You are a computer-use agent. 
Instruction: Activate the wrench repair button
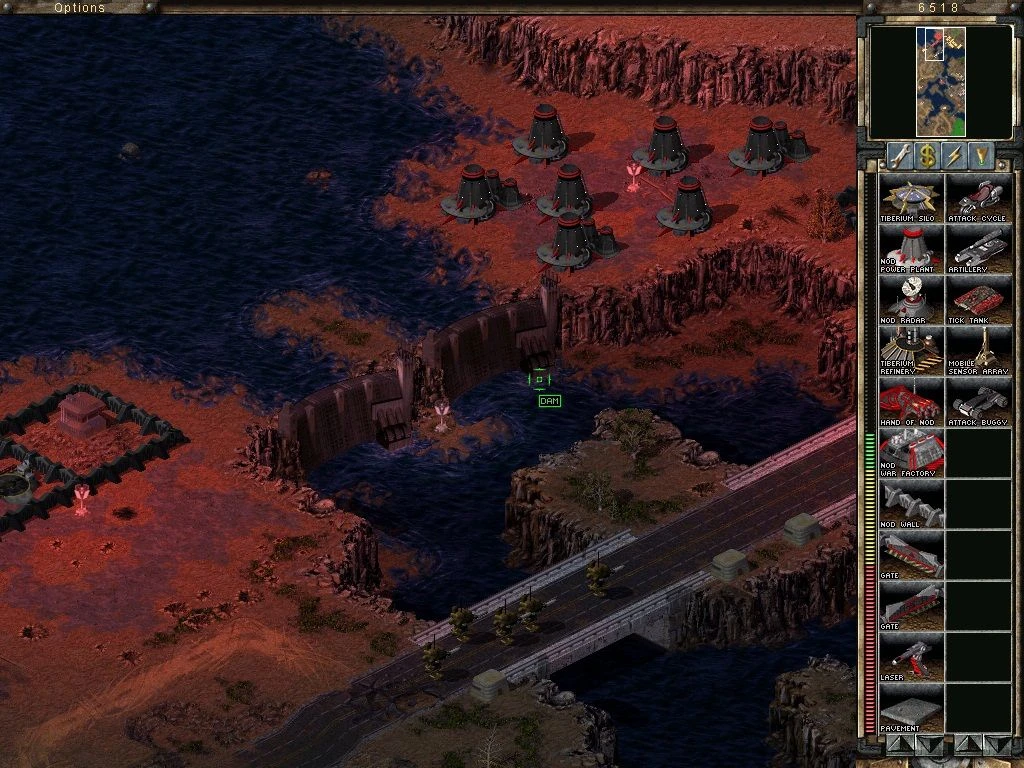click(x=900, y=155)
